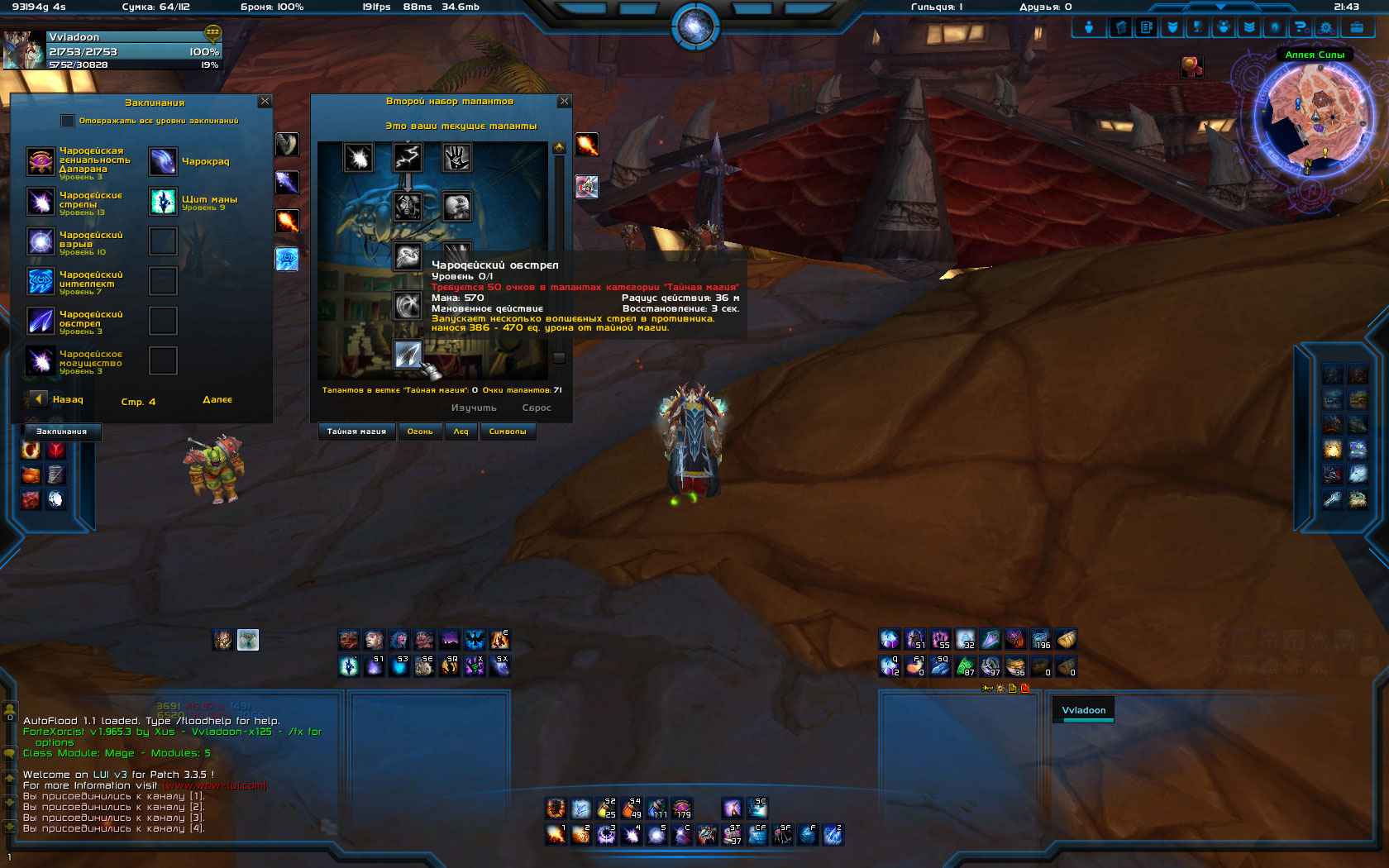Switch to the Огонь talent tab
The width and height of the screenshot is (1389, 868).
tap(420, 432)
